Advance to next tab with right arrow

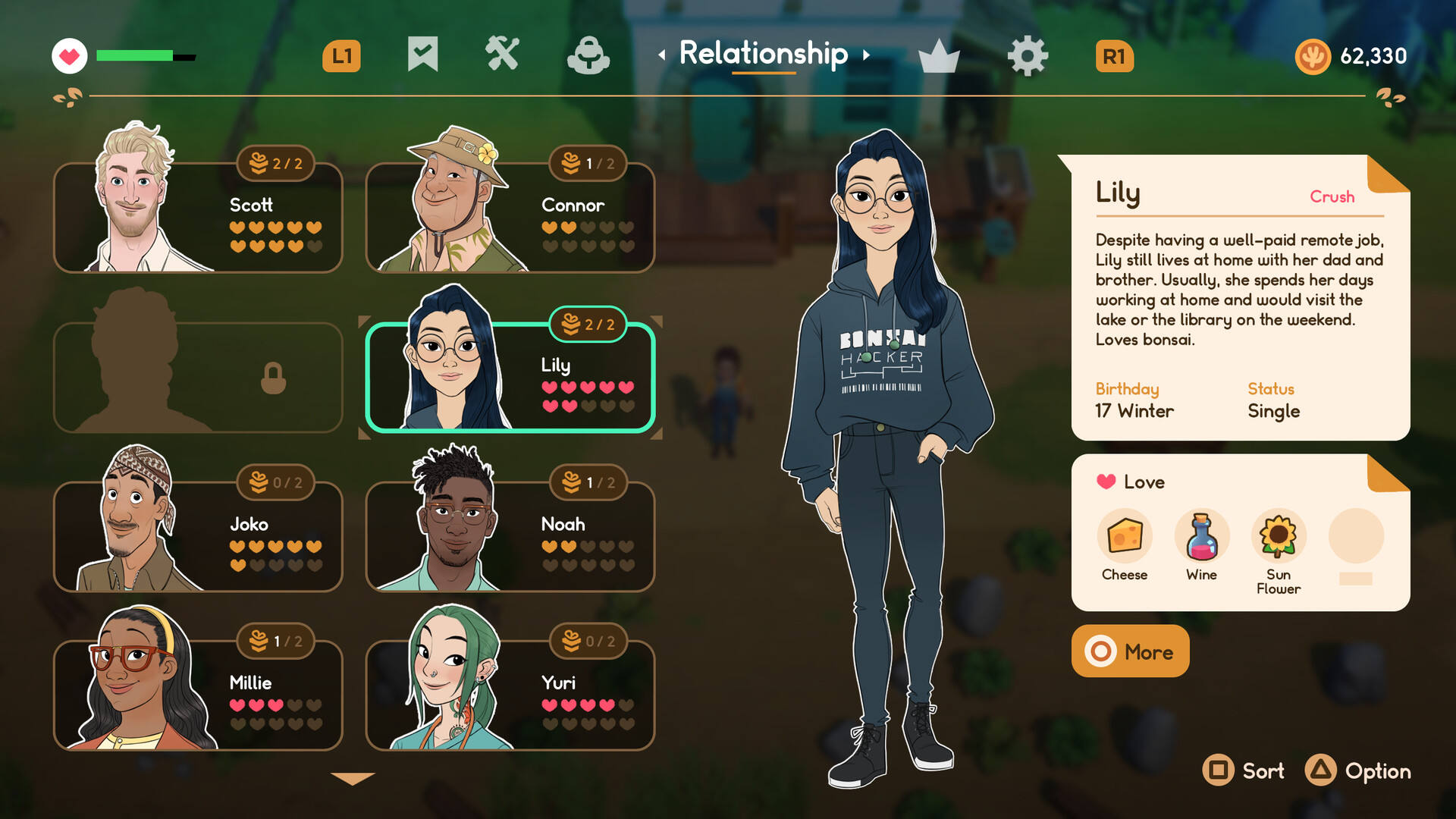866,55
